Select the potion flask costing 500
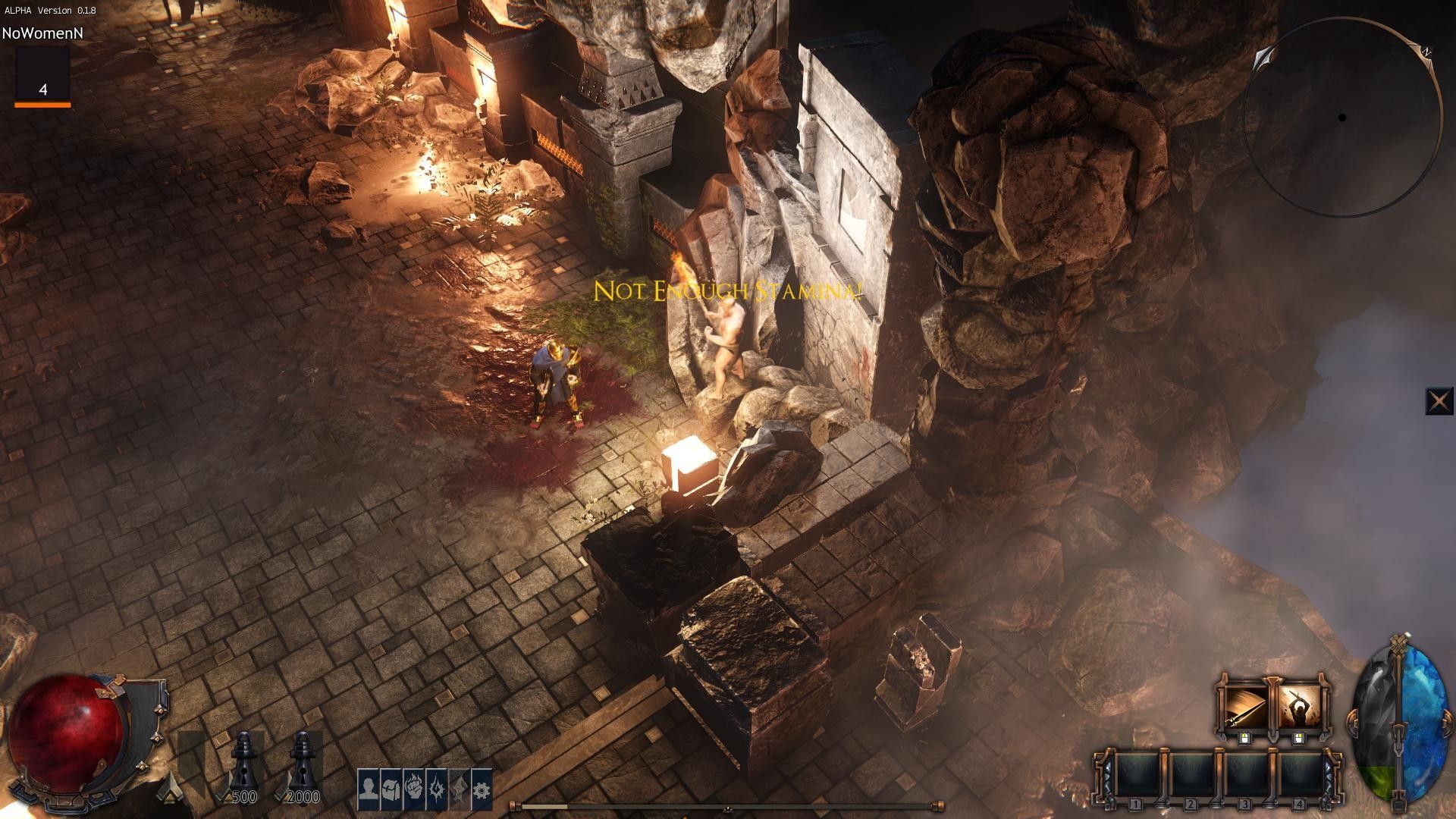This screenshot has width=1456, height=819. click(244, 762)
